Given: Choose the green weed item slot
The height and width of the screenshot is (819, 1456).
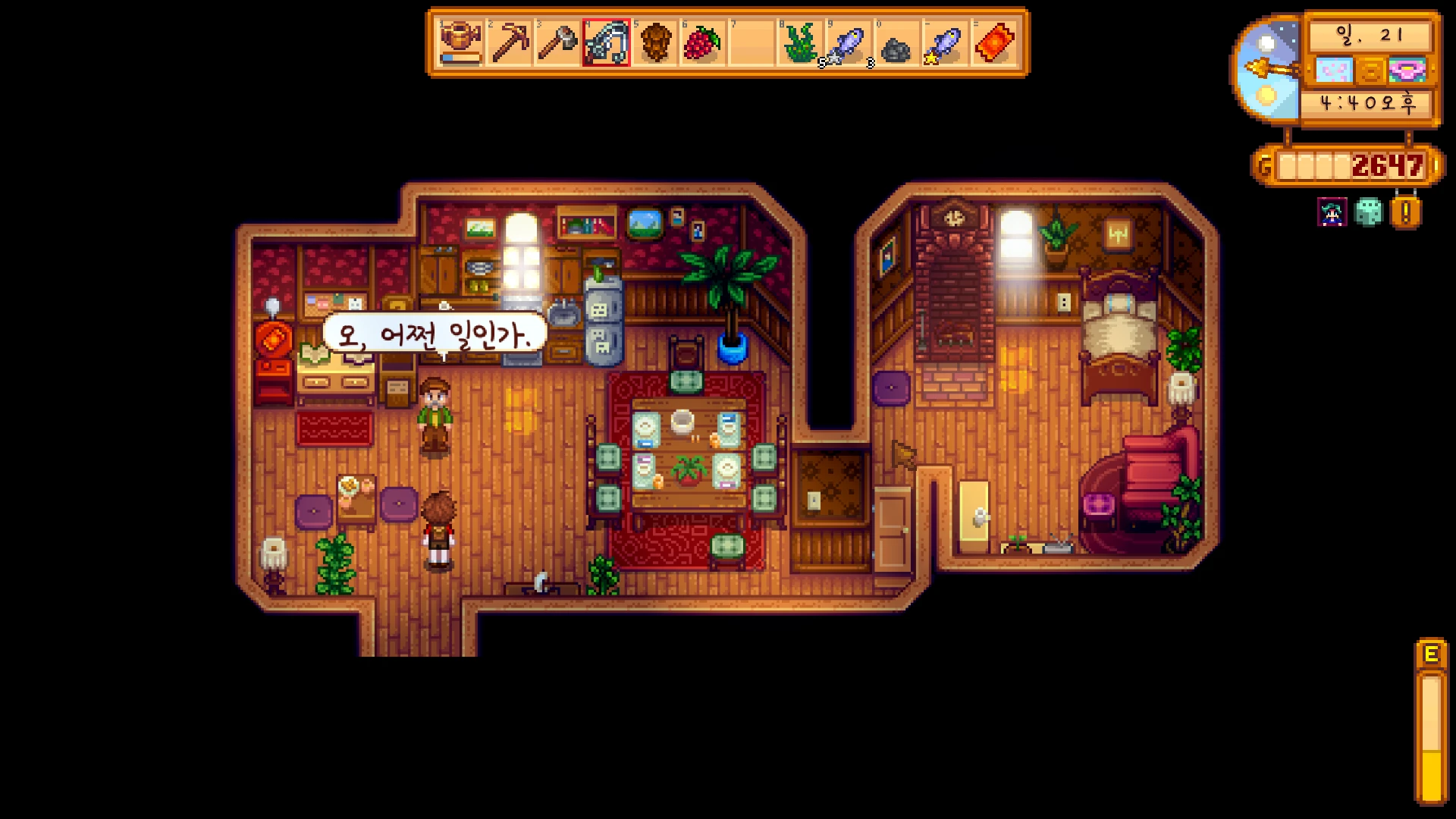Looking at the screenshot, I should click(800, 43).
